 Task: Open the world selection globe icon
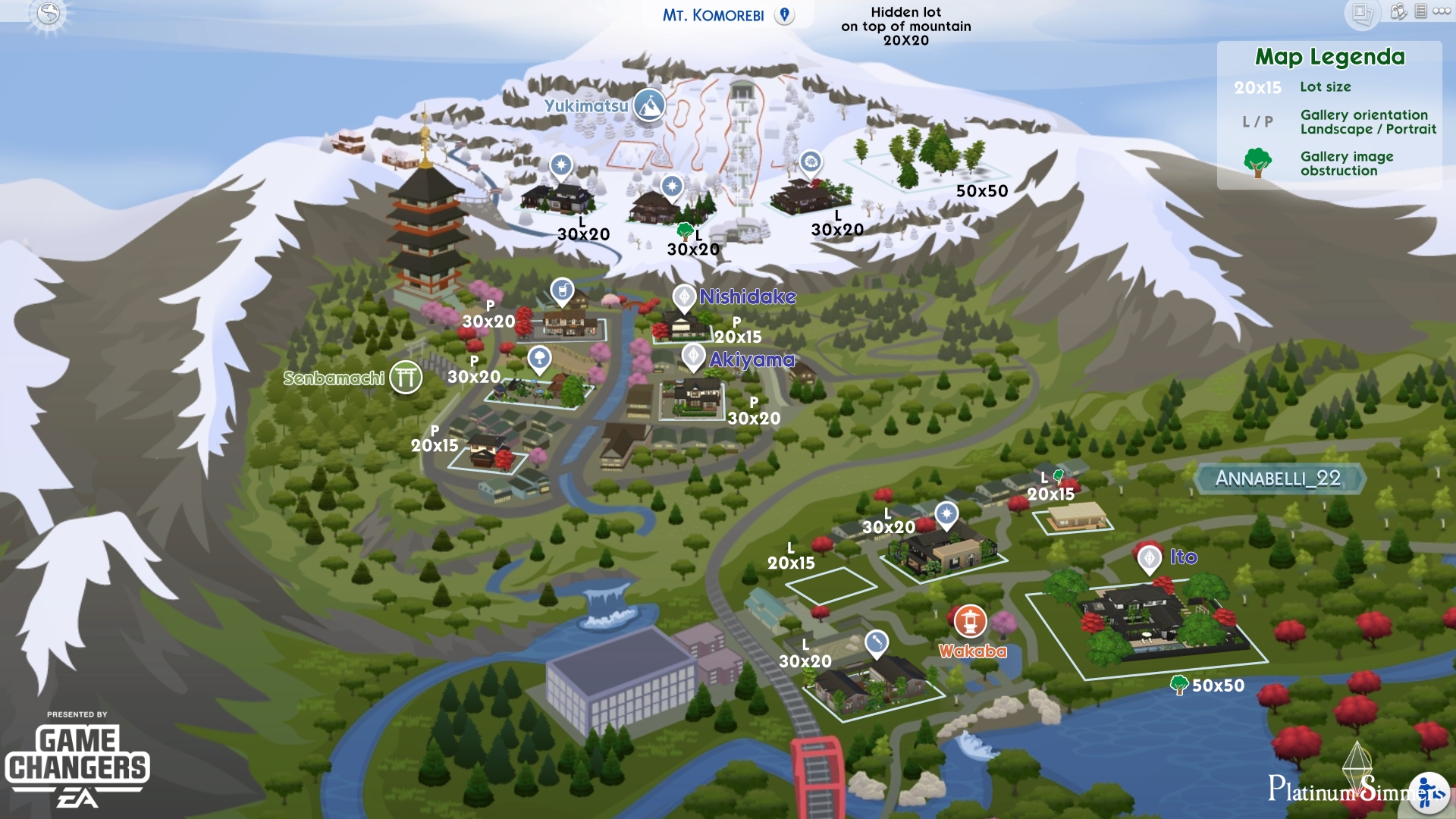point(47,13)
